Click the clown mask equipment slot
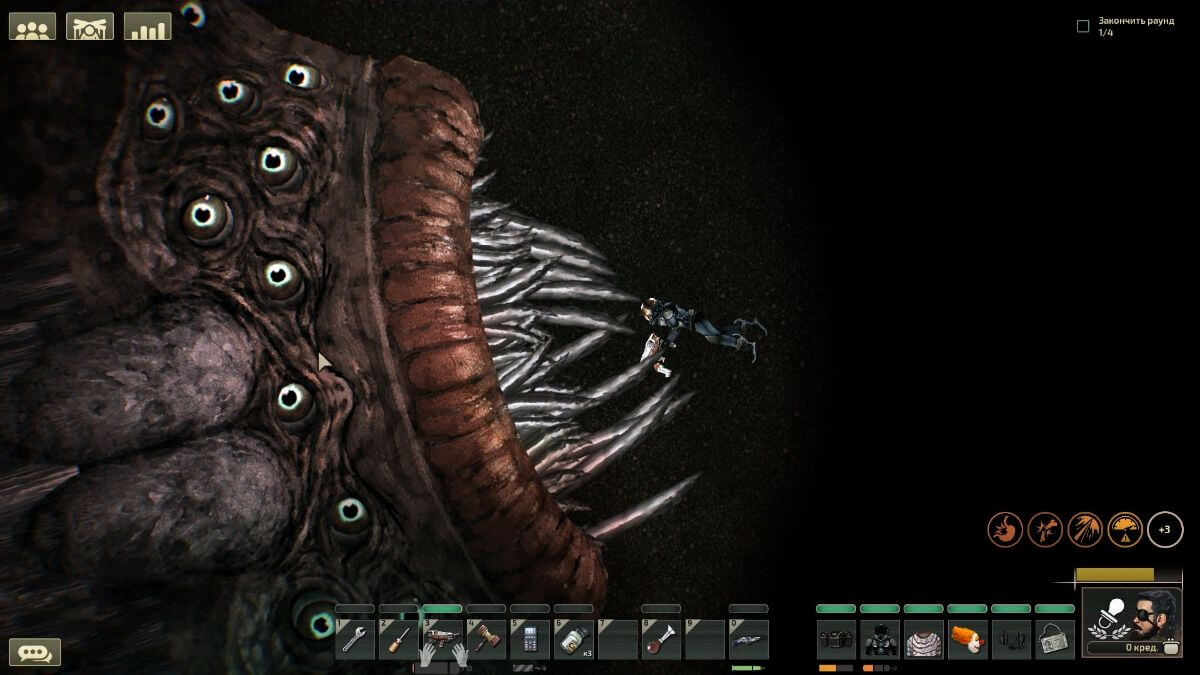 [967, 639]
